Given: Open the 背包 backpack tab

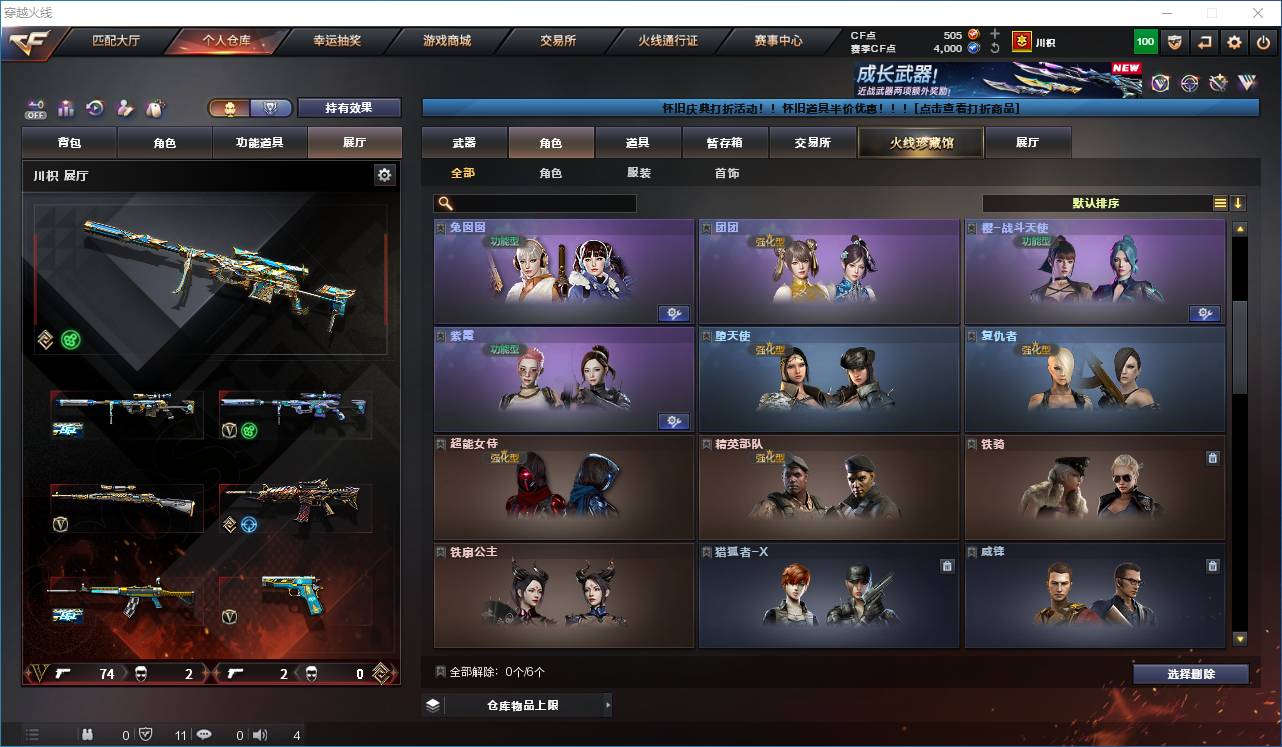Looking at the screenshot, I should (x=70, y=143).
